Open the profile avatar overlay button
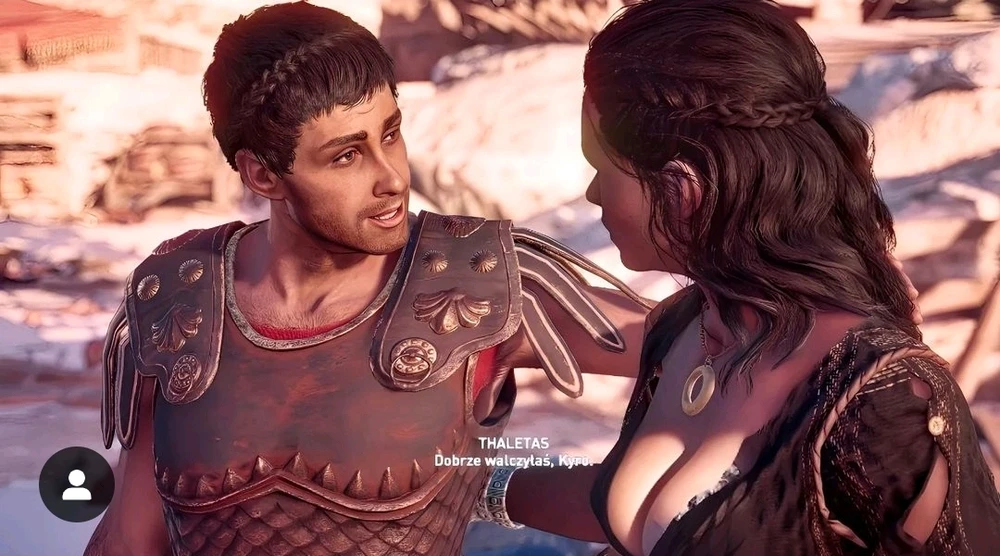This screenshot has width=1000, height=556. pos(76,484)
